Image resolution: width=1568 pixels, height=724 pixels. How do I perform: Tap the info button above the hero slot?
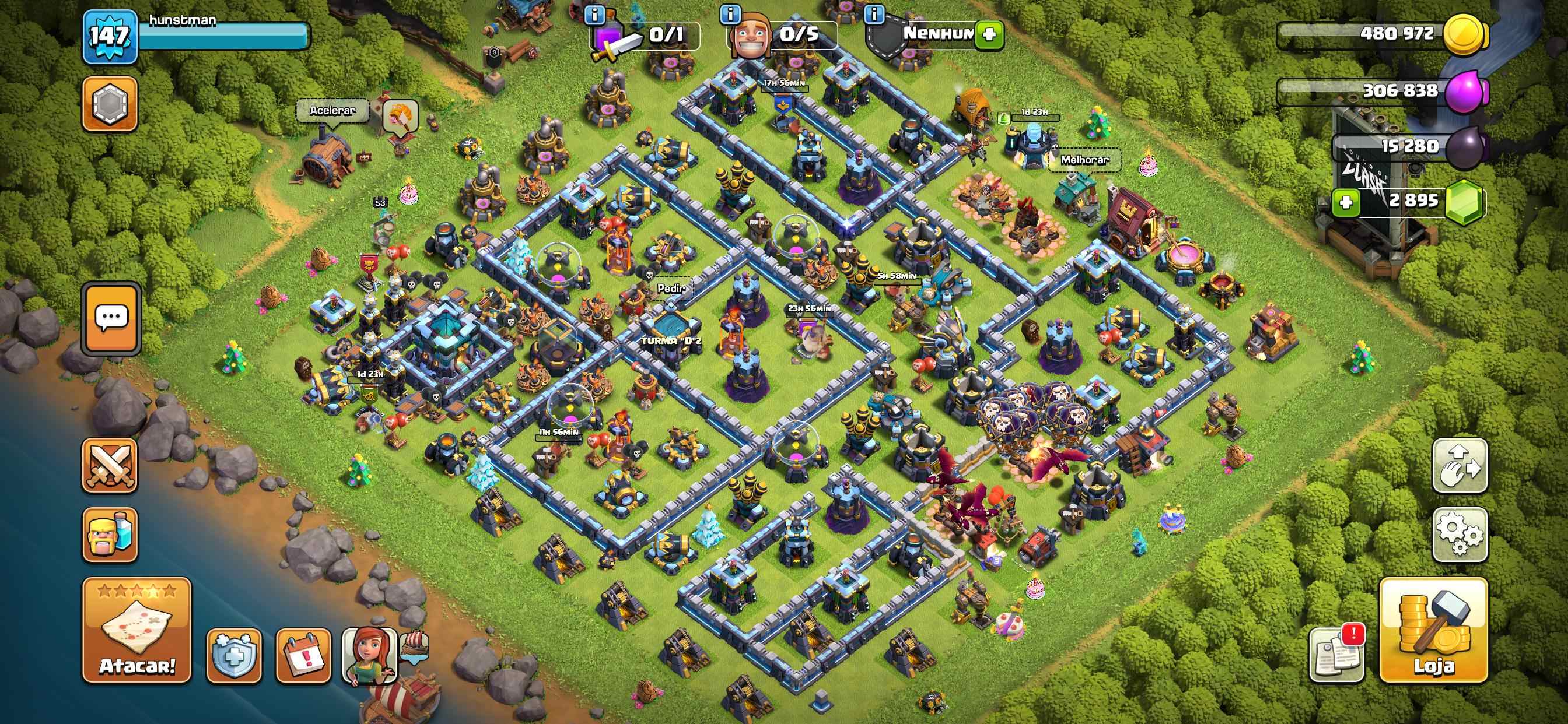tap(596, 15)
